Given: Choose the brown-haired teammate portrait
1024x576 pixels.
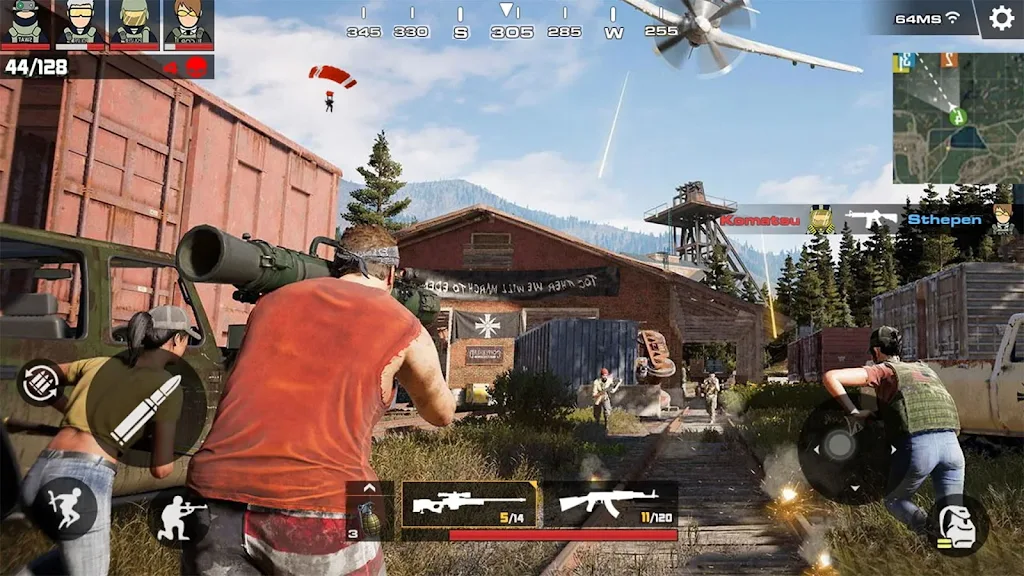Looking at the screenshot, I should pos(187,23).
